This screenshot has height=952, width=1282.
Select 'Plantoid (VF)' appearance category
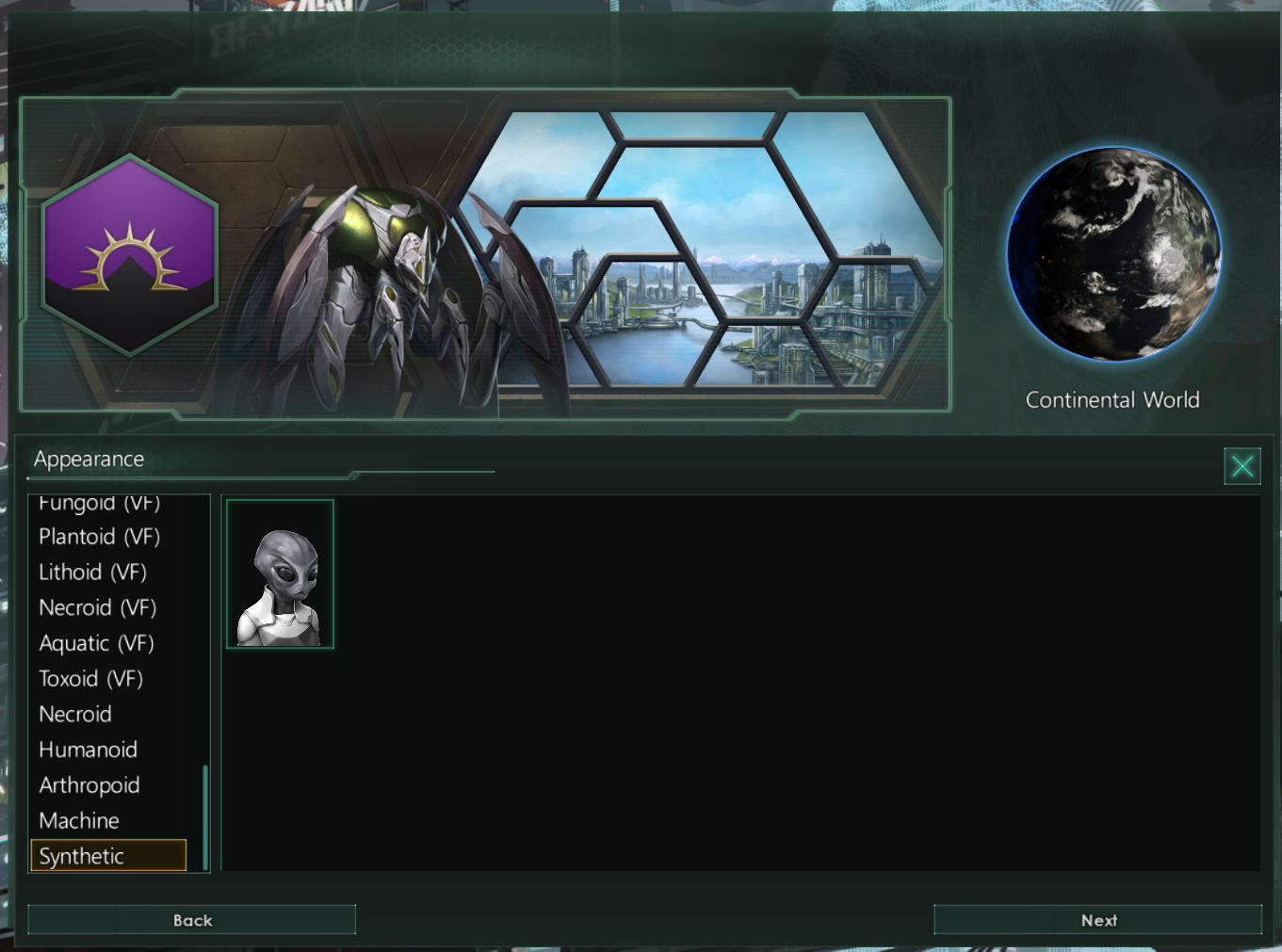tap(99, 537)
